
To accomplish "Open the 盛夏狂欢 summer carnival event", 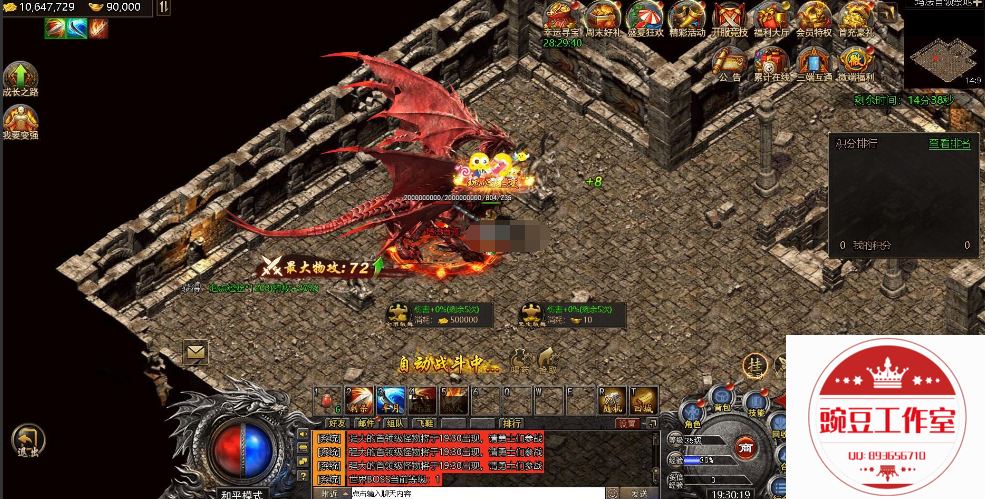I will (643, 17).
